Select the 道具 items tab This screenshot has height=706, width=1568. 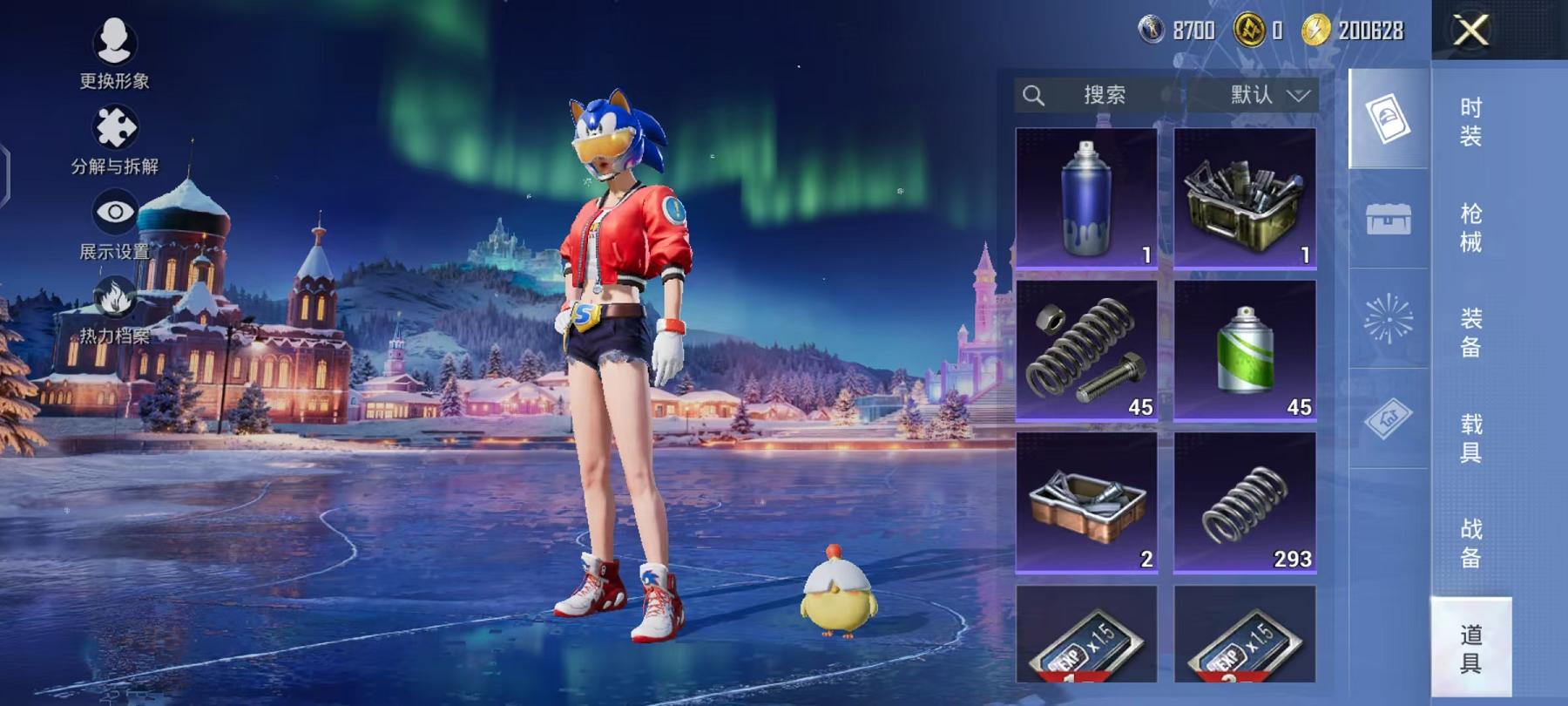click(x=1470, y=648)
